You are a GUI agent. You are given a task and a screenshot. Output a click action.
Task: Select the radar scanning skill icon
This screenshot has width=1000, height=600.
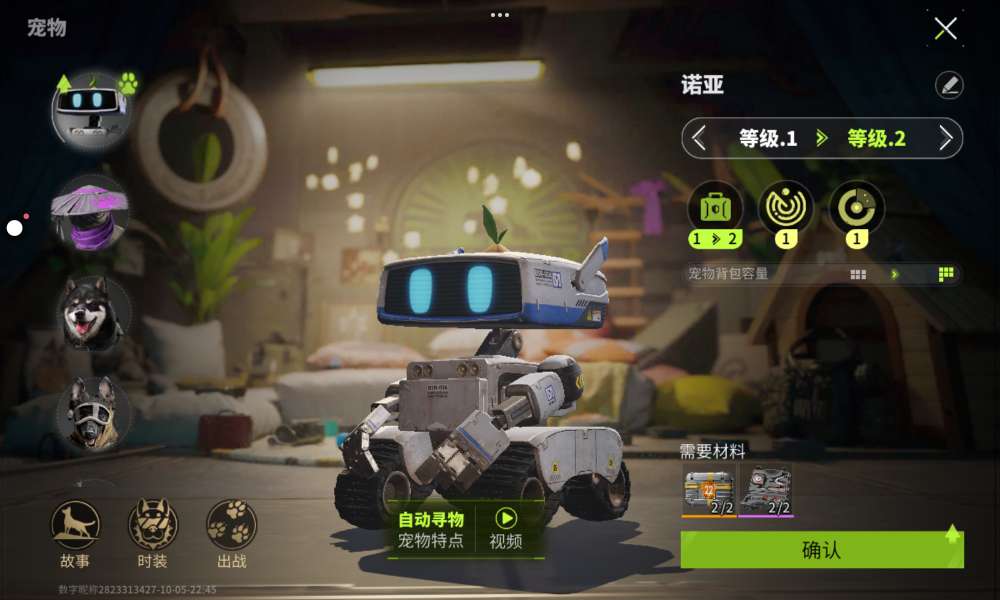(x=785, y=206)
